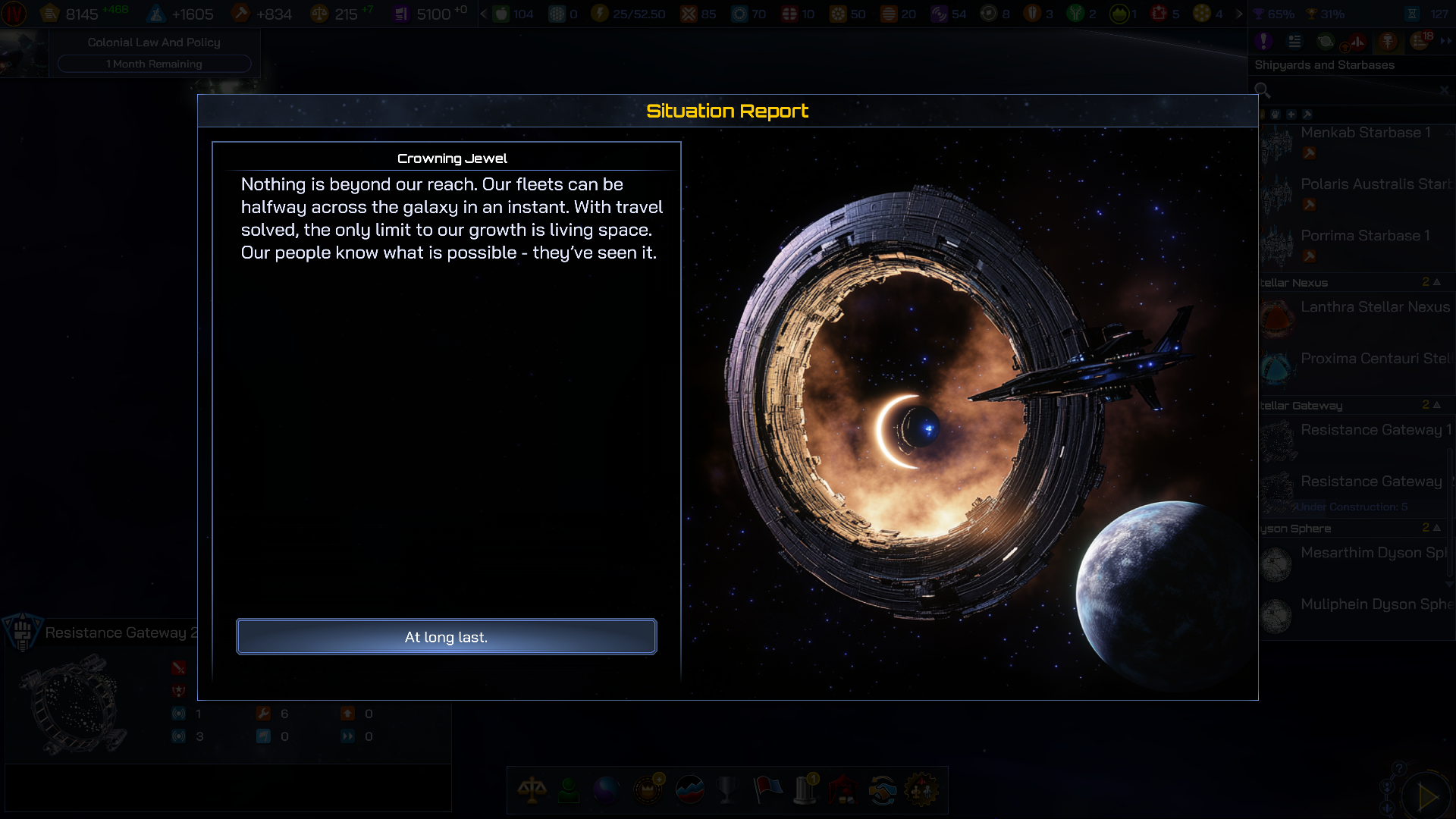
Task: Open the trophy icon in bottom toolbar
Action: pyautogui.click(x=726, y=790)
